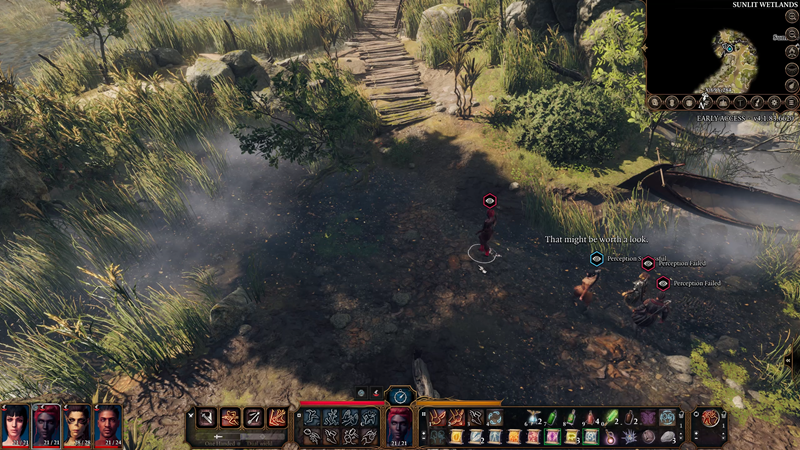Select the red-haired tiefling party portrait

46,427
